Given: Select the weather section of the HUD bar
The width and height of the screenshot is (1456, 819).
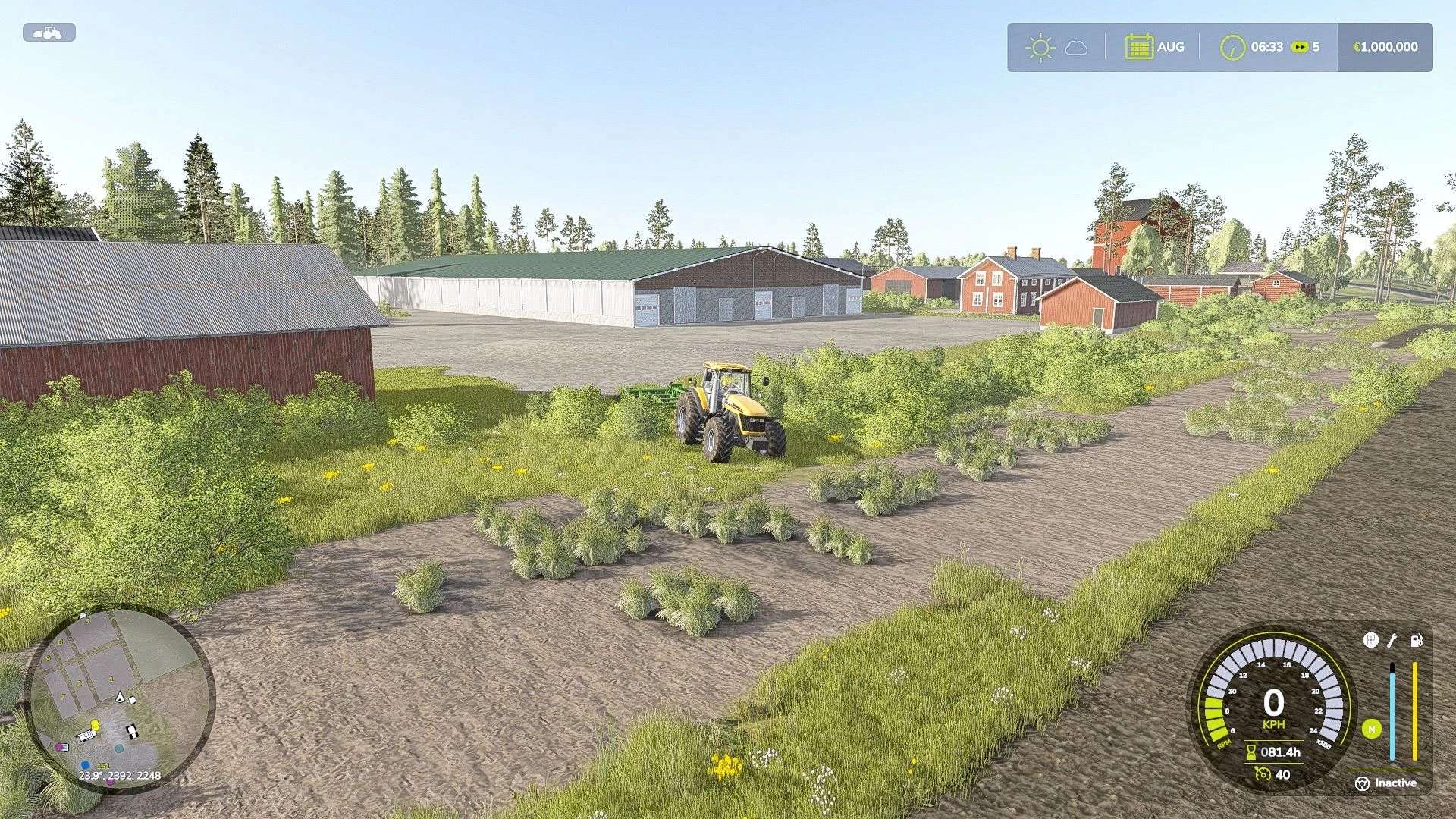Looking at the screenshot, I should (1058, 46).
